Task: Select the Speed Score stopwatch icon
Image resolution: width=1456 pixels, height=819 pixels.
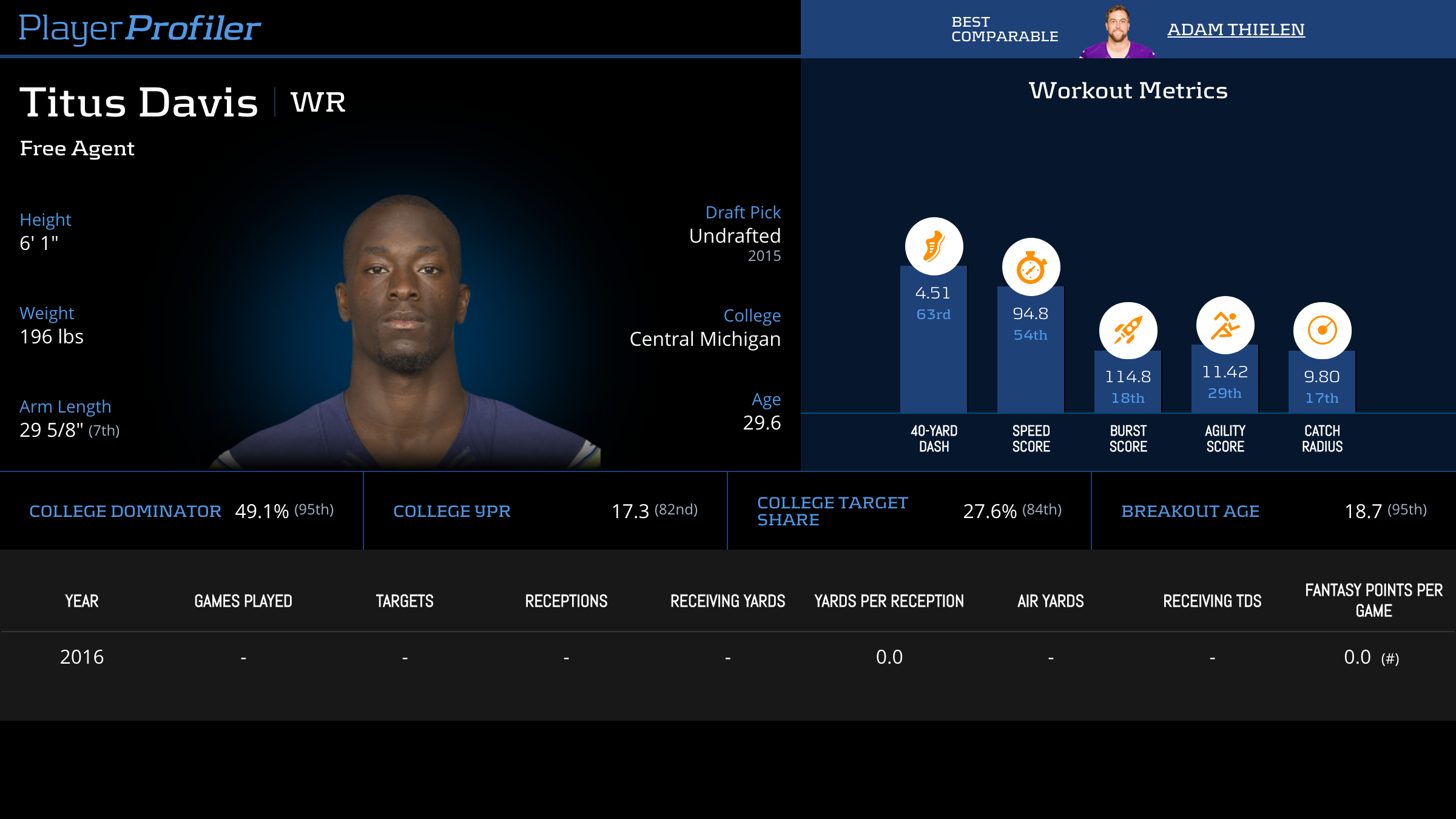Action: [1031, 267]
